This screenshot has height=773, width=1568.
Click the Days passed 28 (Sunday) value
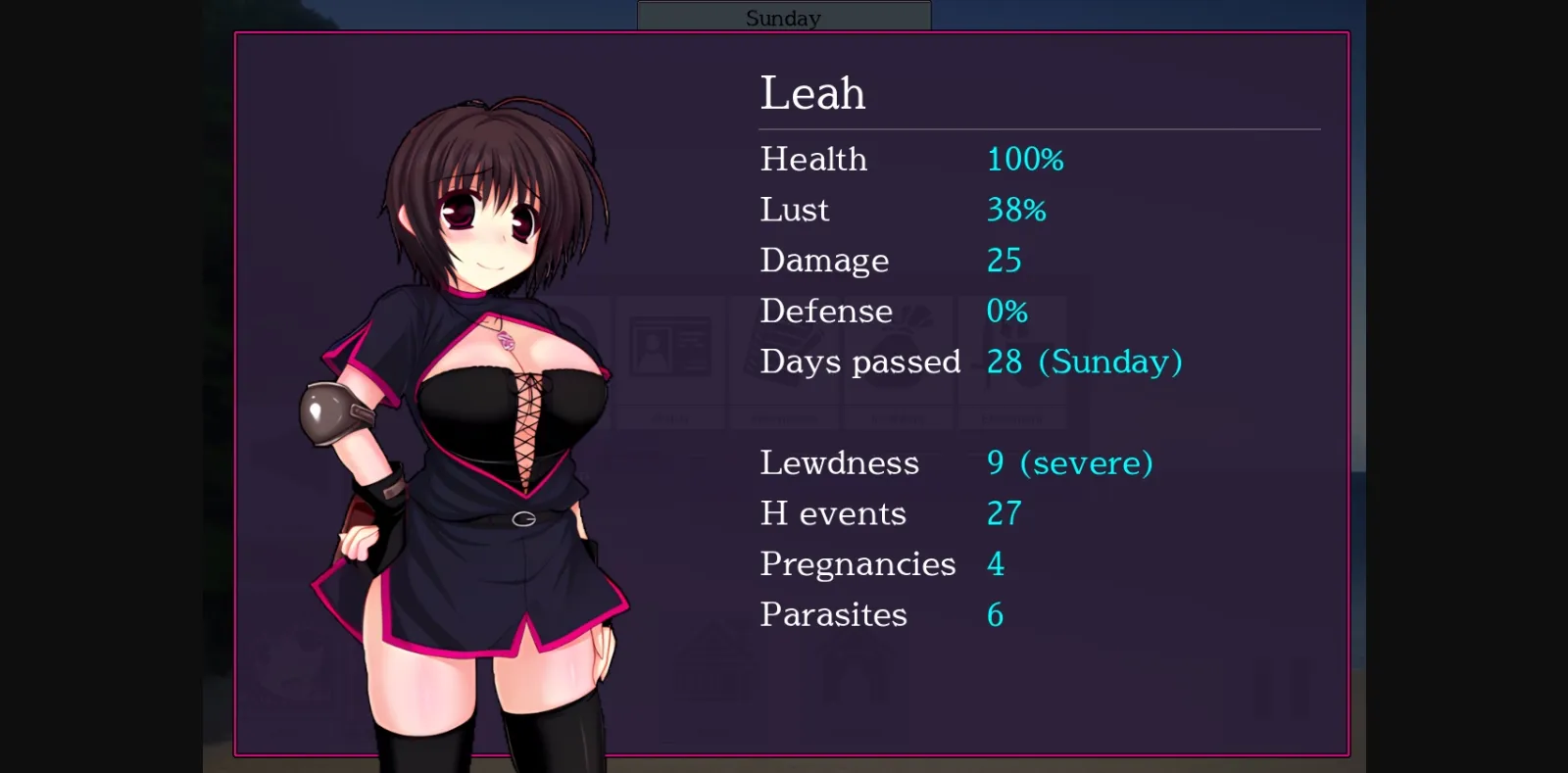coord(1084,362)
